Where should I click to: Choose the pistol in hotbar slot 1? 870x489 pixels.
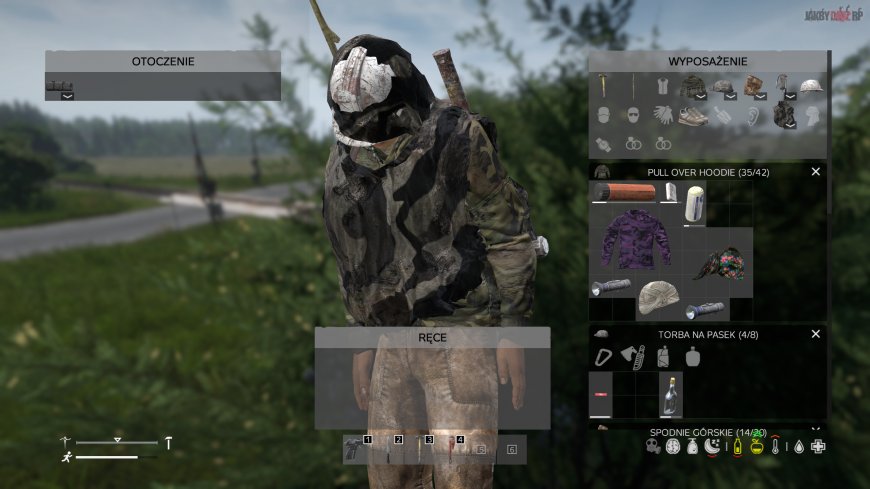pyautogui.click(x=354, y=448)
